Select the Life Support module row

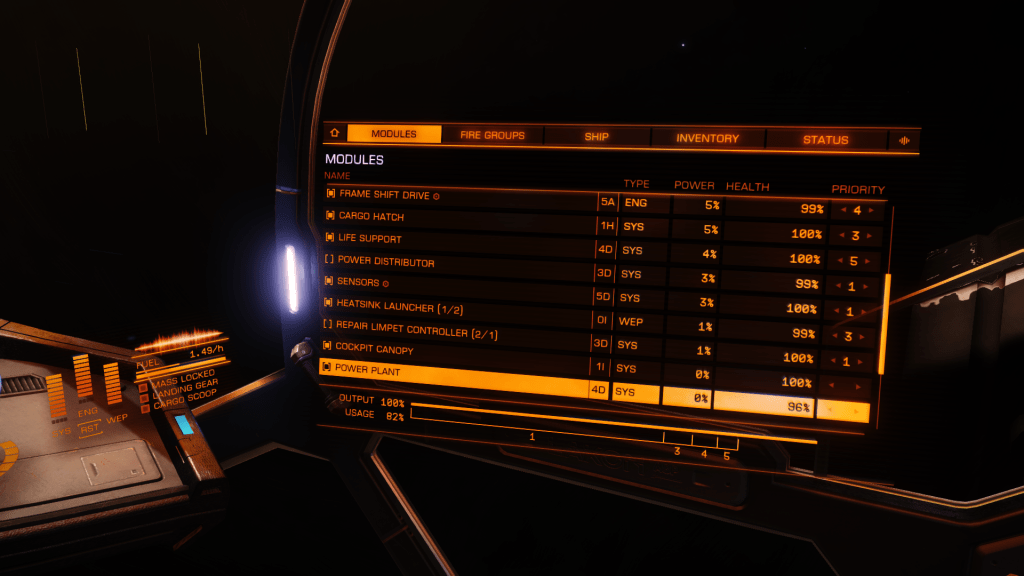[460, 240]
